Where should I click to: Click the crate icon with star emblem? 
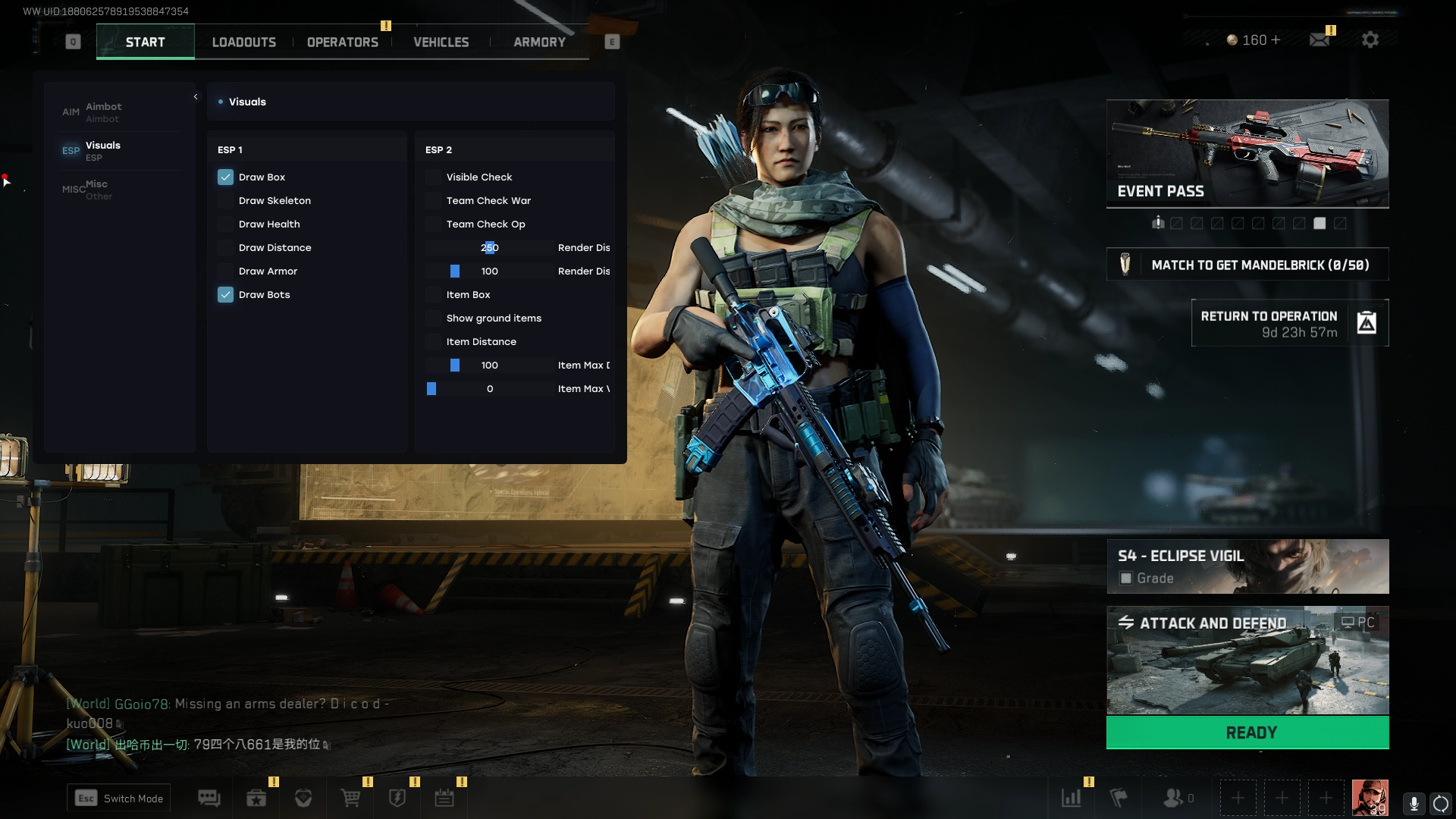[x=256, y=798]
